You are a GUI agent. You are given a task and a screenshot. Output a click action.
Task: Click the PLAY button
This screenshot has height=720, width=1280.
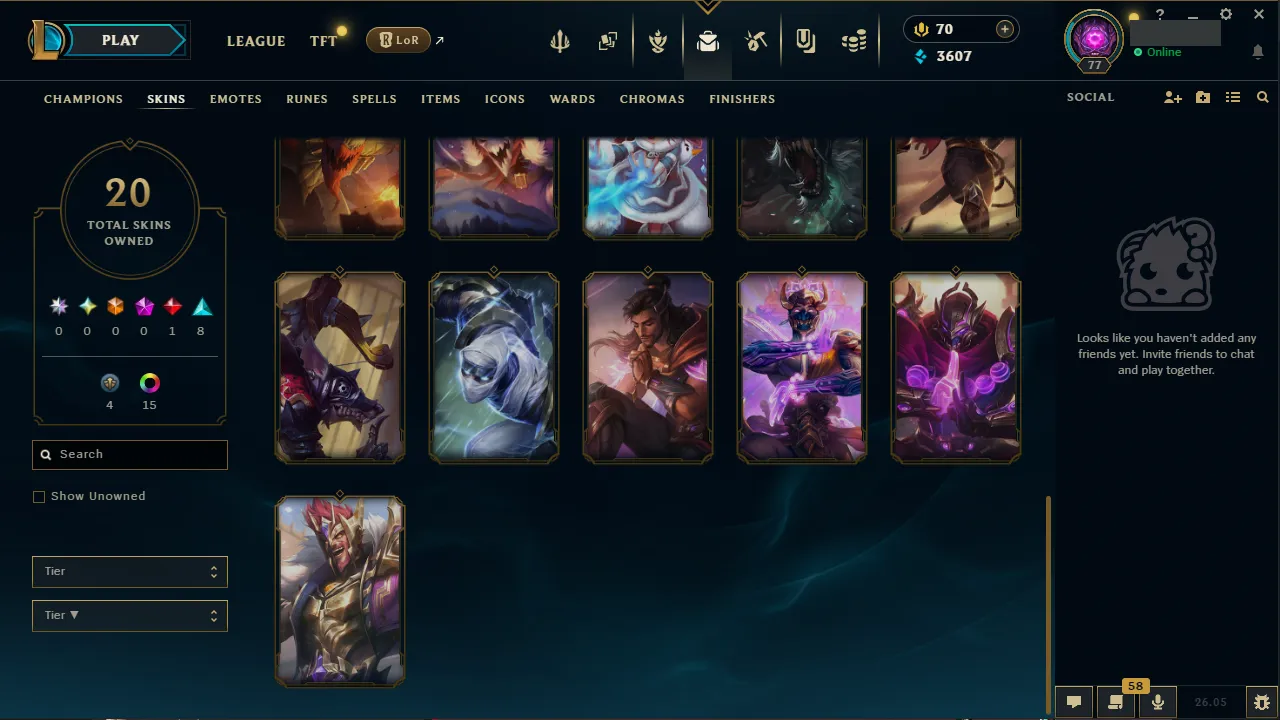[120, 40]
